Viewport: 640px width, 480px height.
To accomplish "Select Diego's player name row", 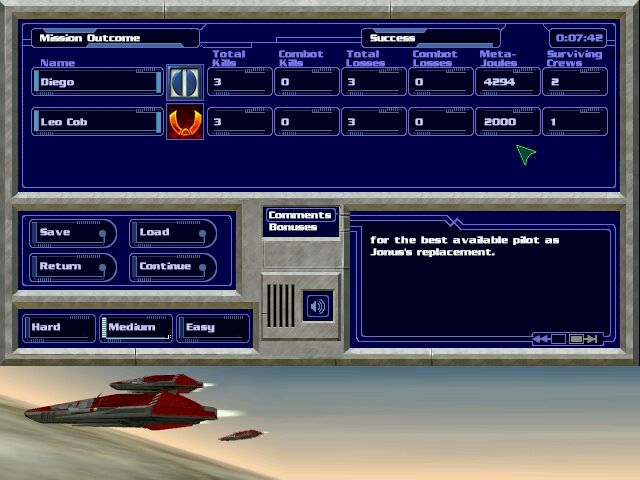I will pyautogui.click(x=97, y=82).
